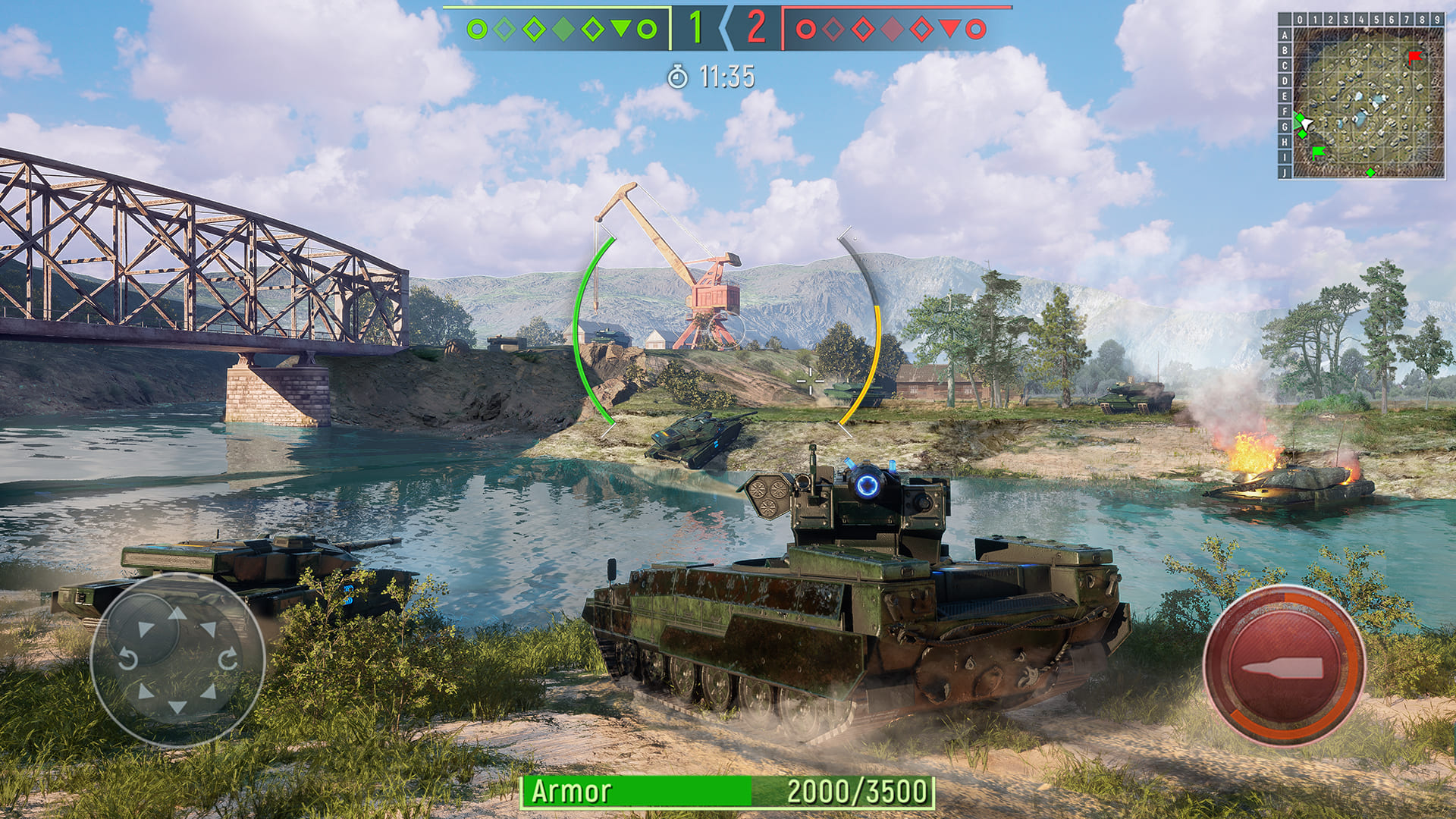This screenshot has height=819, width=1456.
Task: Click the green base flag on the minimap
Action: [x=1318, y=152]
